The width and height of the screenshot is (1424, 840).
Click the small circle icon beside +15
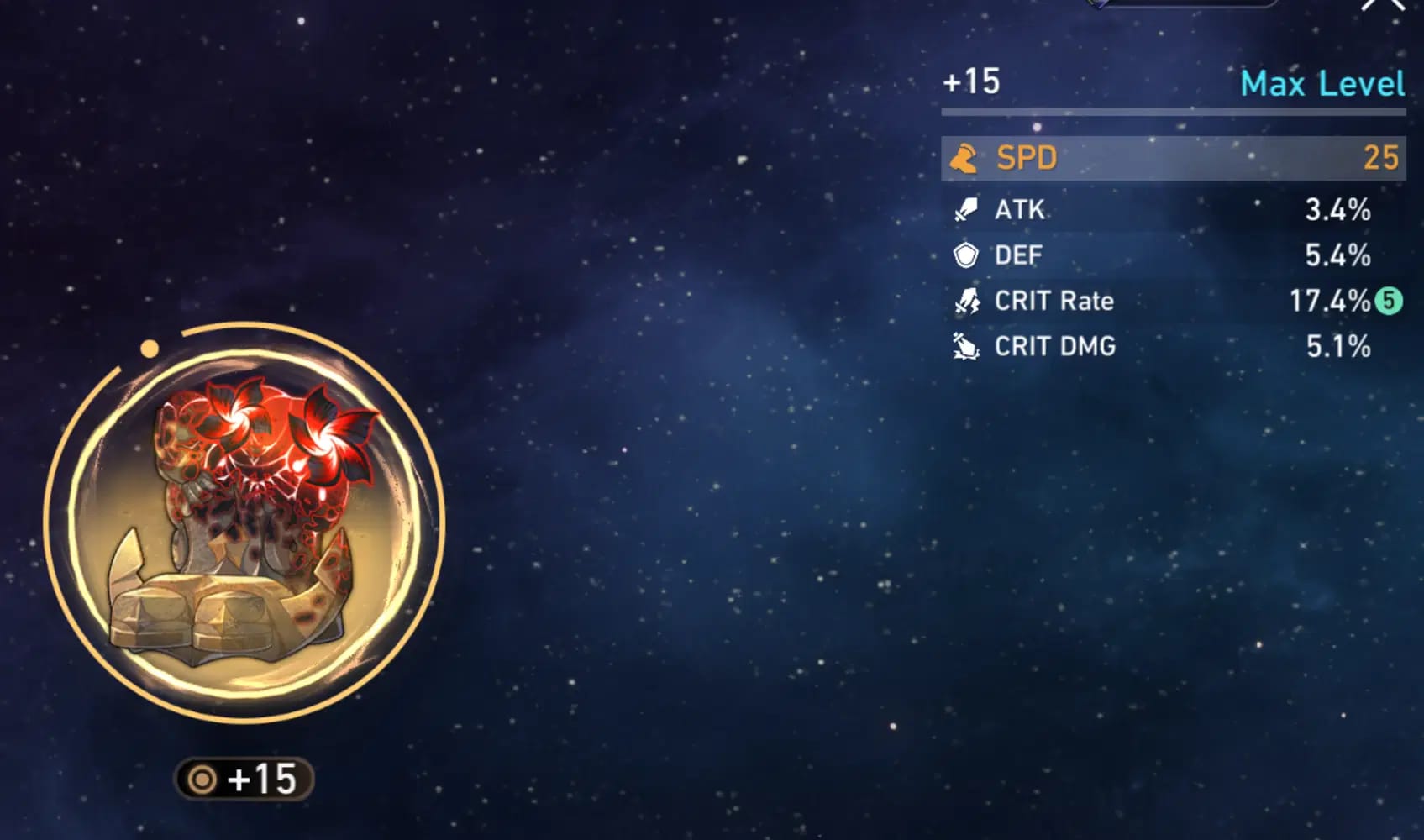199,777
